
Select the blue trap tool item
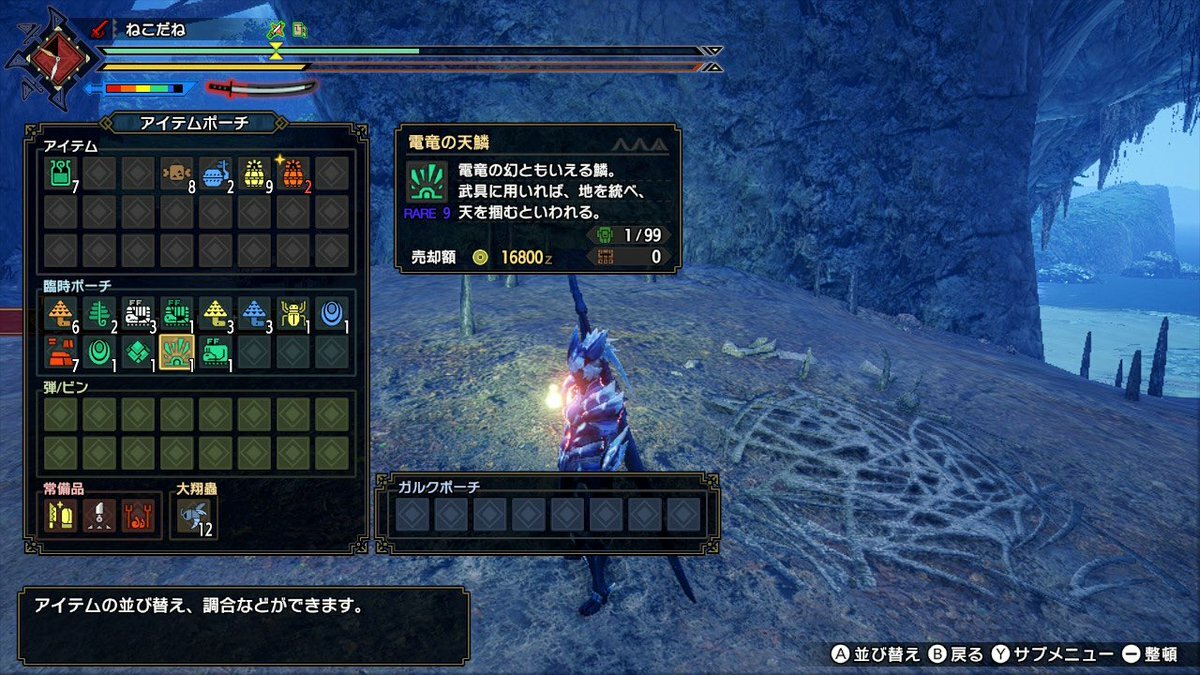tap(215, 174)
